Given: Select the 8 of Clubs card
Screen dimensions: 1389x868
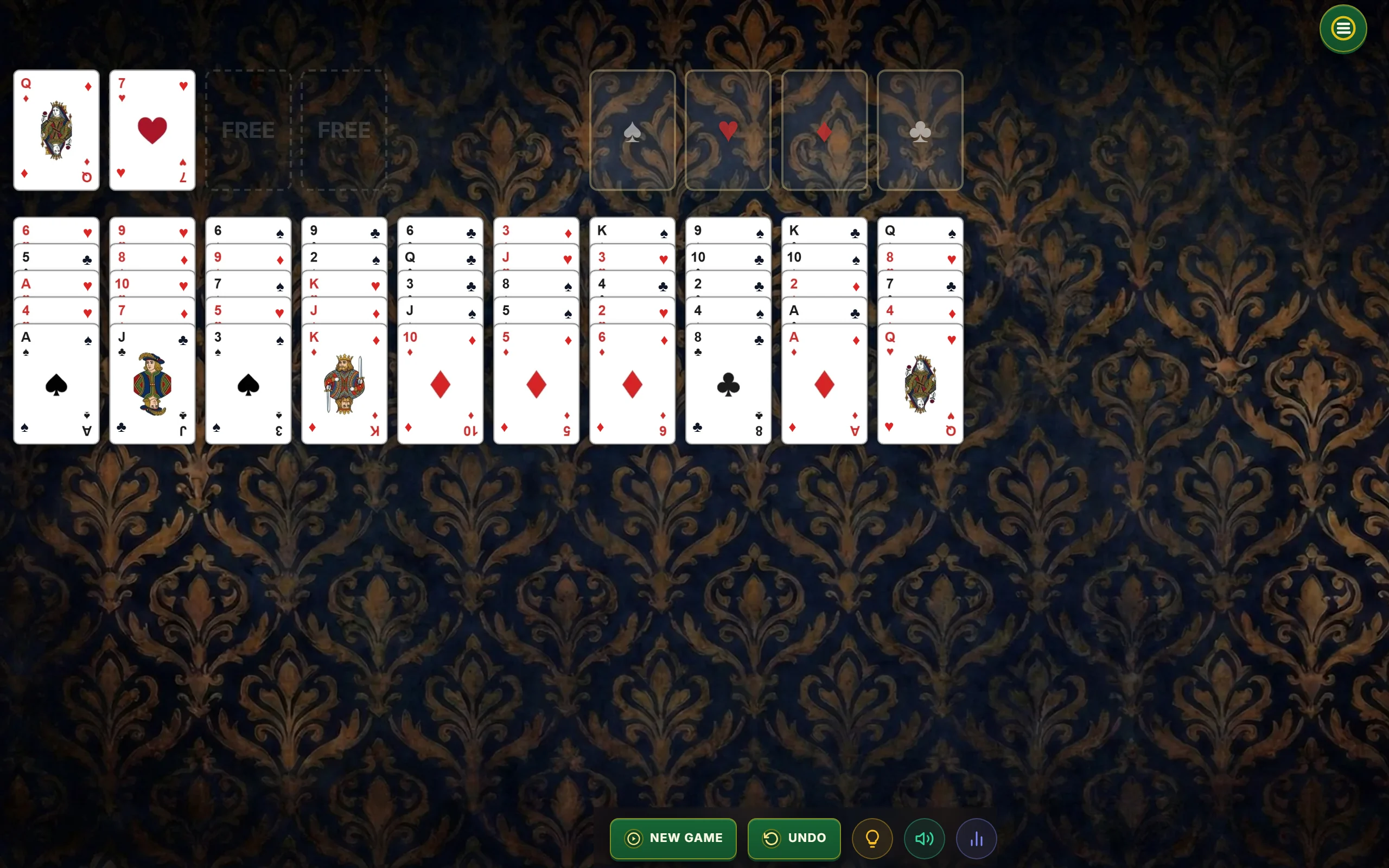Looking at the screenshot, I should coord(727,385).
